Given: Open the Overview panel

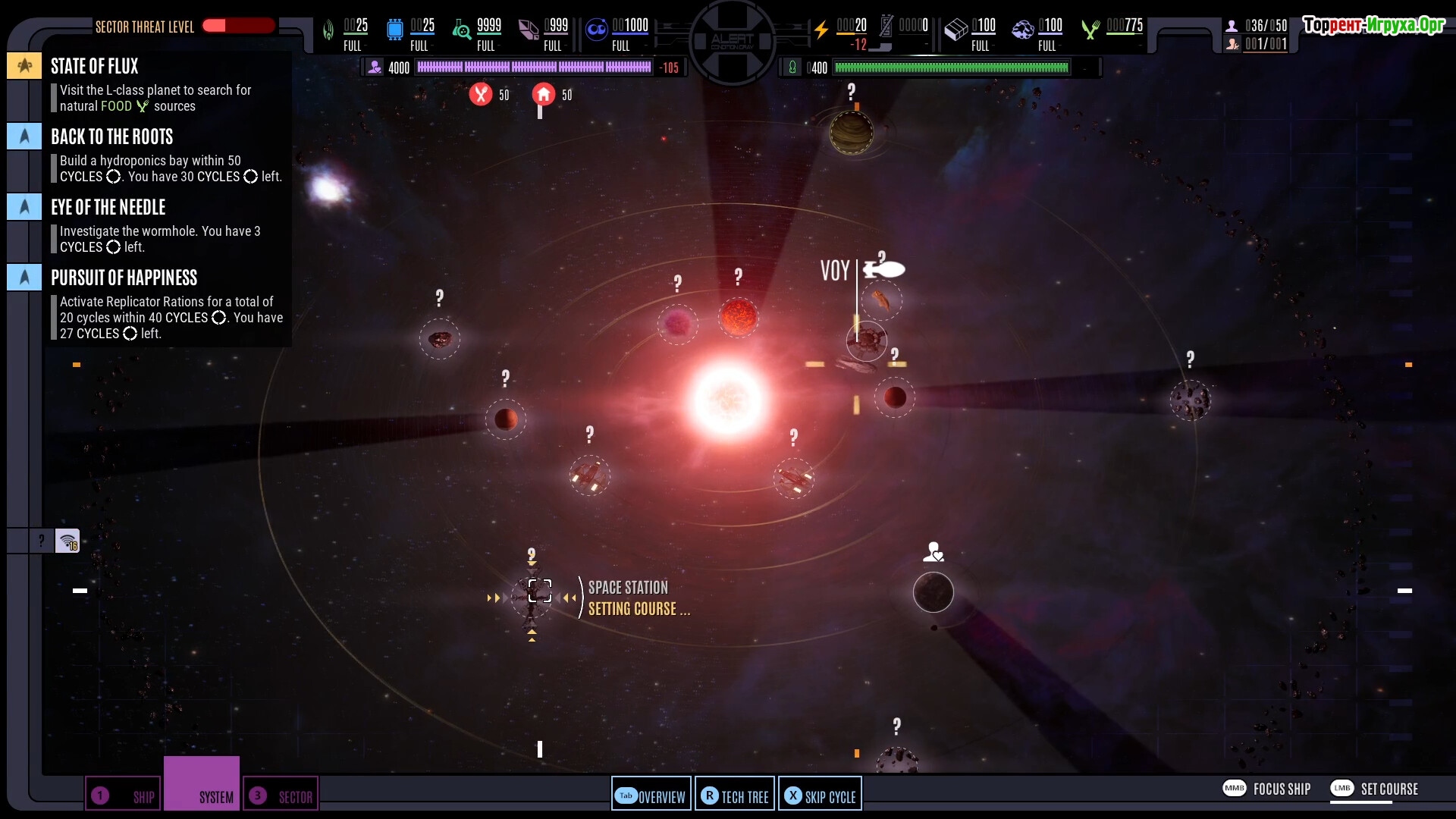Looking at the screenshot, I should point(651,795).
